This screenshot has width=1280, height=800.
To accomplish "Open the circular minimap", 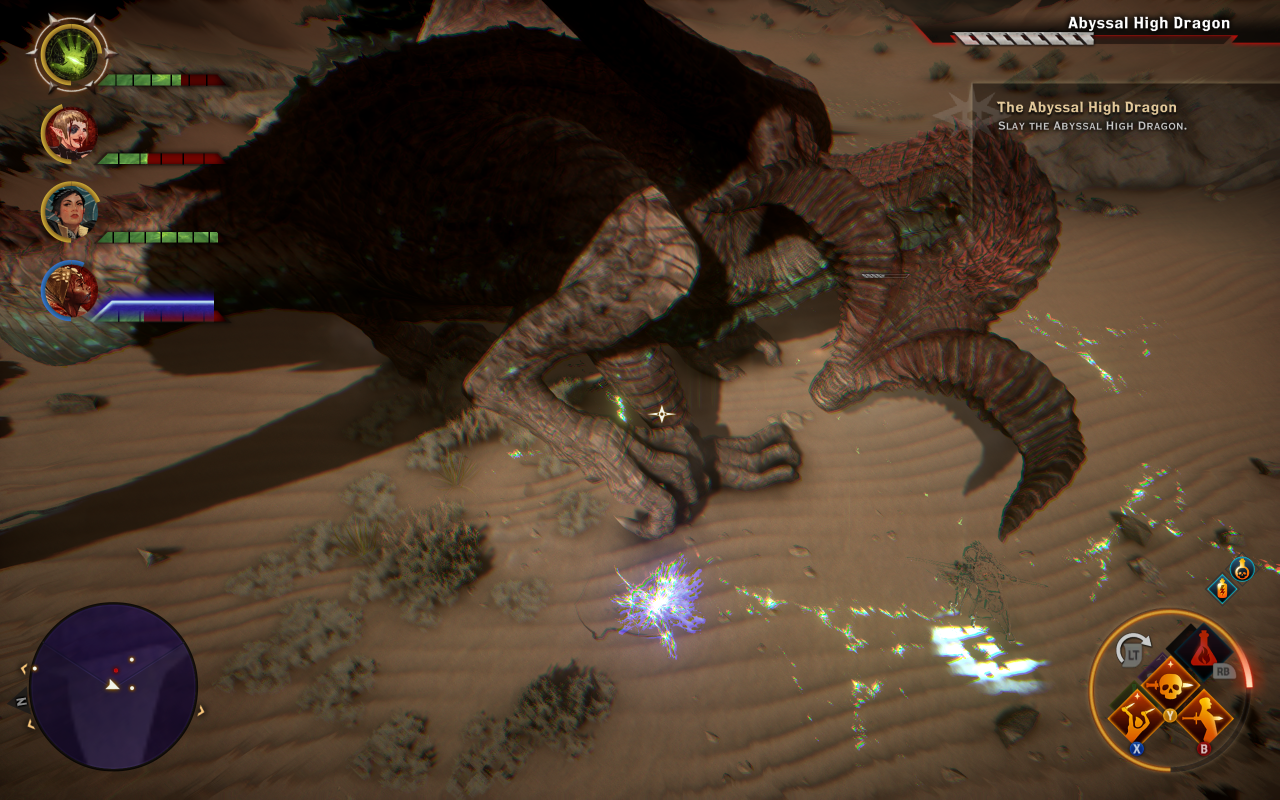I will (x=113, y=686).
